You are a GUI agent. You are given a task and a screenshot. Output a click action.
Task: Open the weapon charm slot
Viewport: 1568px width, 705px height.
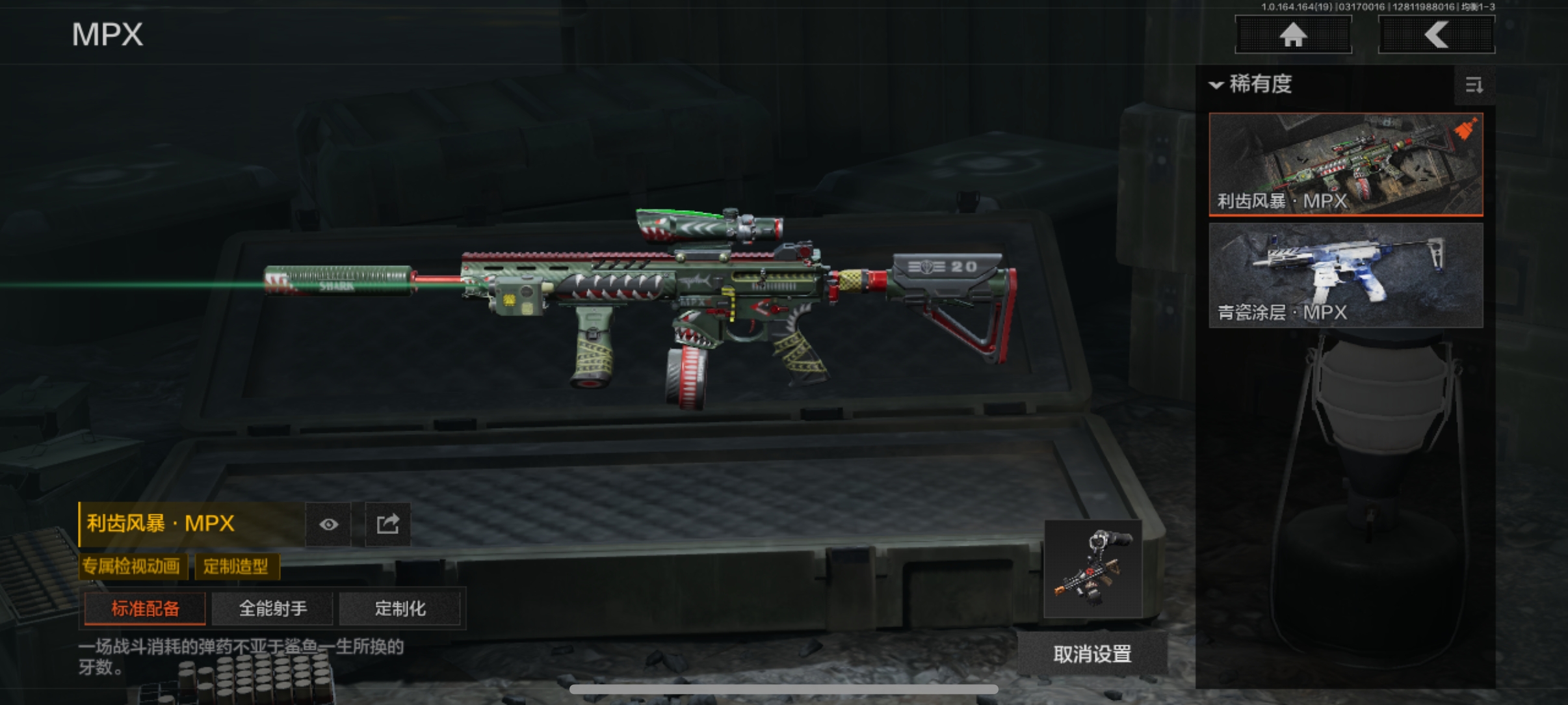tap(1093, 568)
